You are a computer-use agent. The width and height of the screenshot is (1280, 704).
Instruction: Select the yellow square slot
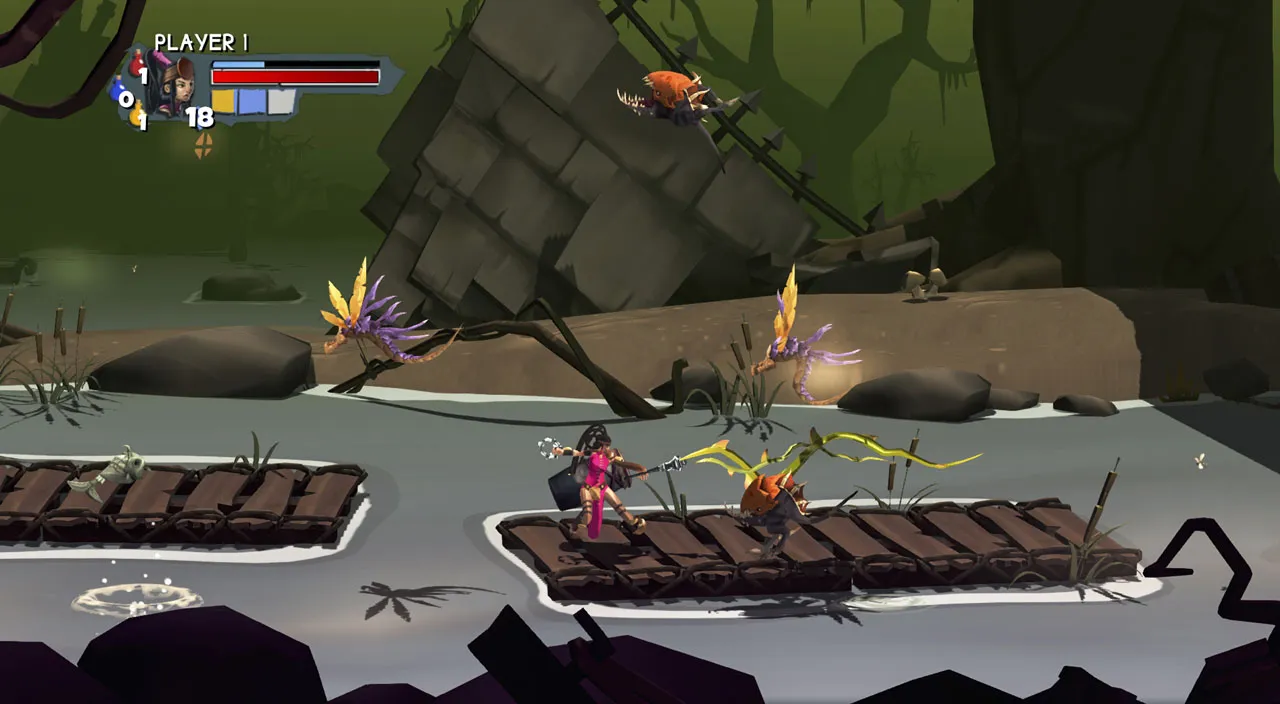tap(223, 101)
